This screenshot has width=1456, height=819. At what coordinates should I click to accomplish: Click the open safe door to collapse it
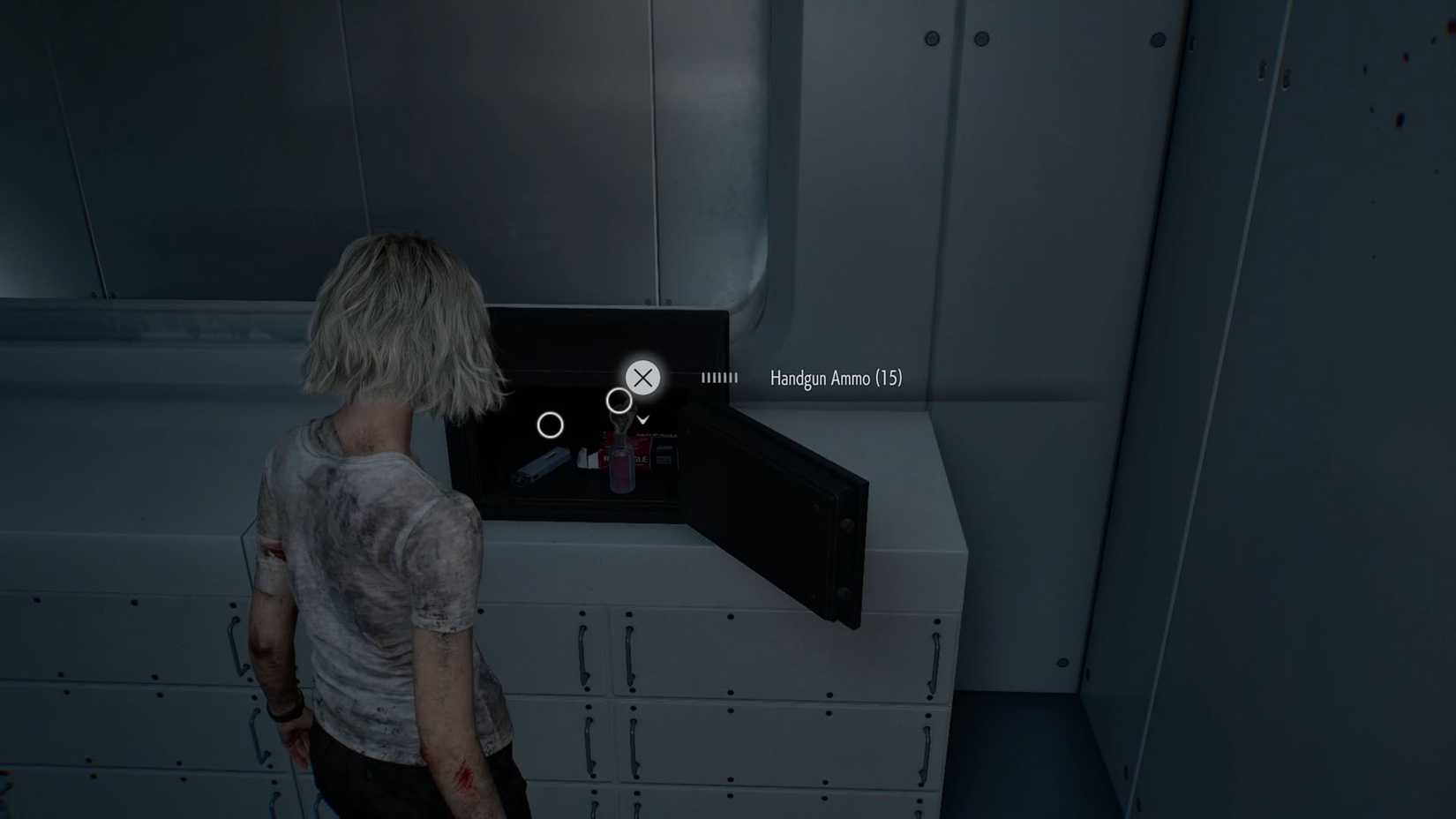click(777, 503)
